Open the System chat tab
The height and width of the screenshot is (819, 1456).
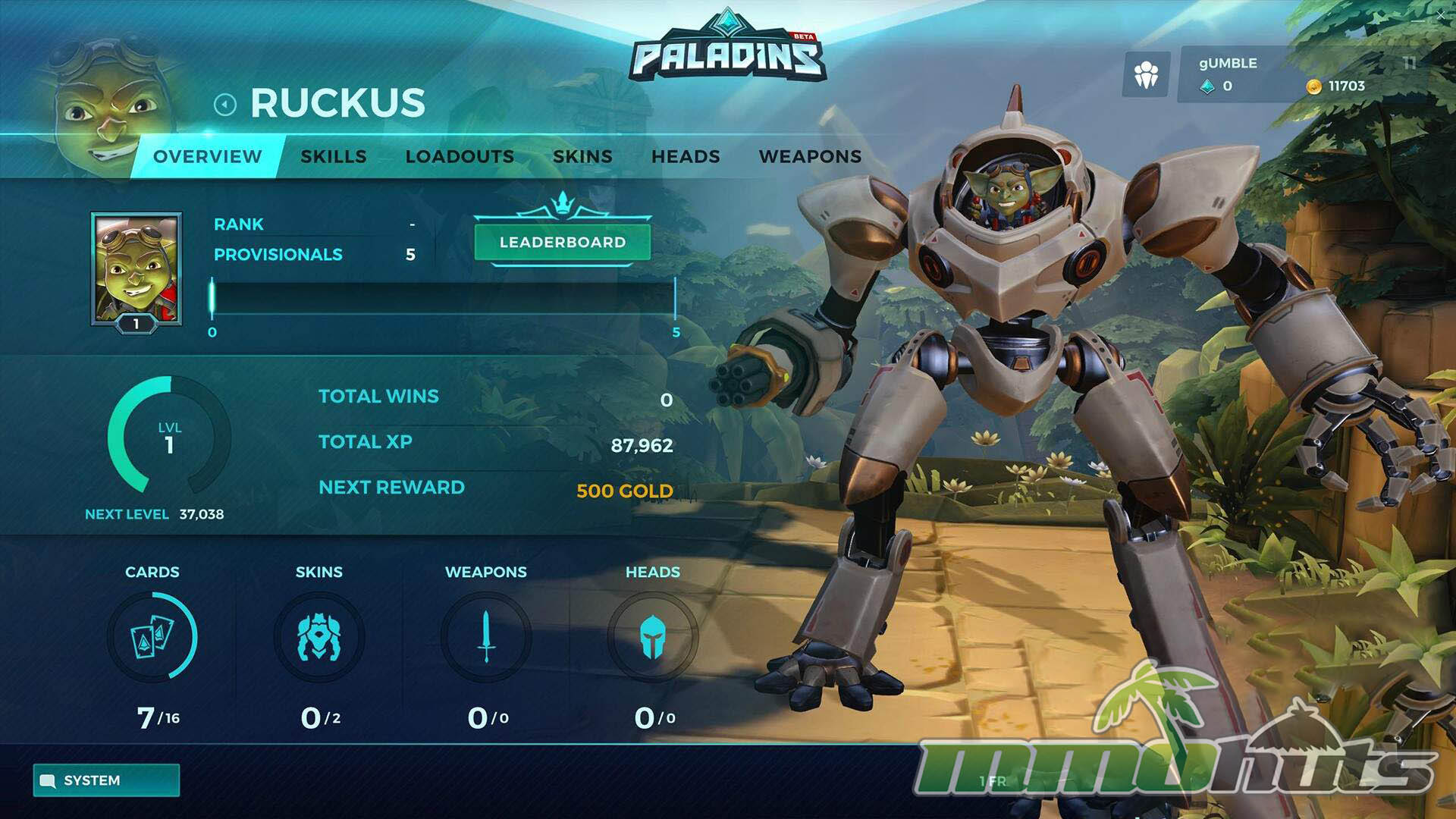(106, 780)
